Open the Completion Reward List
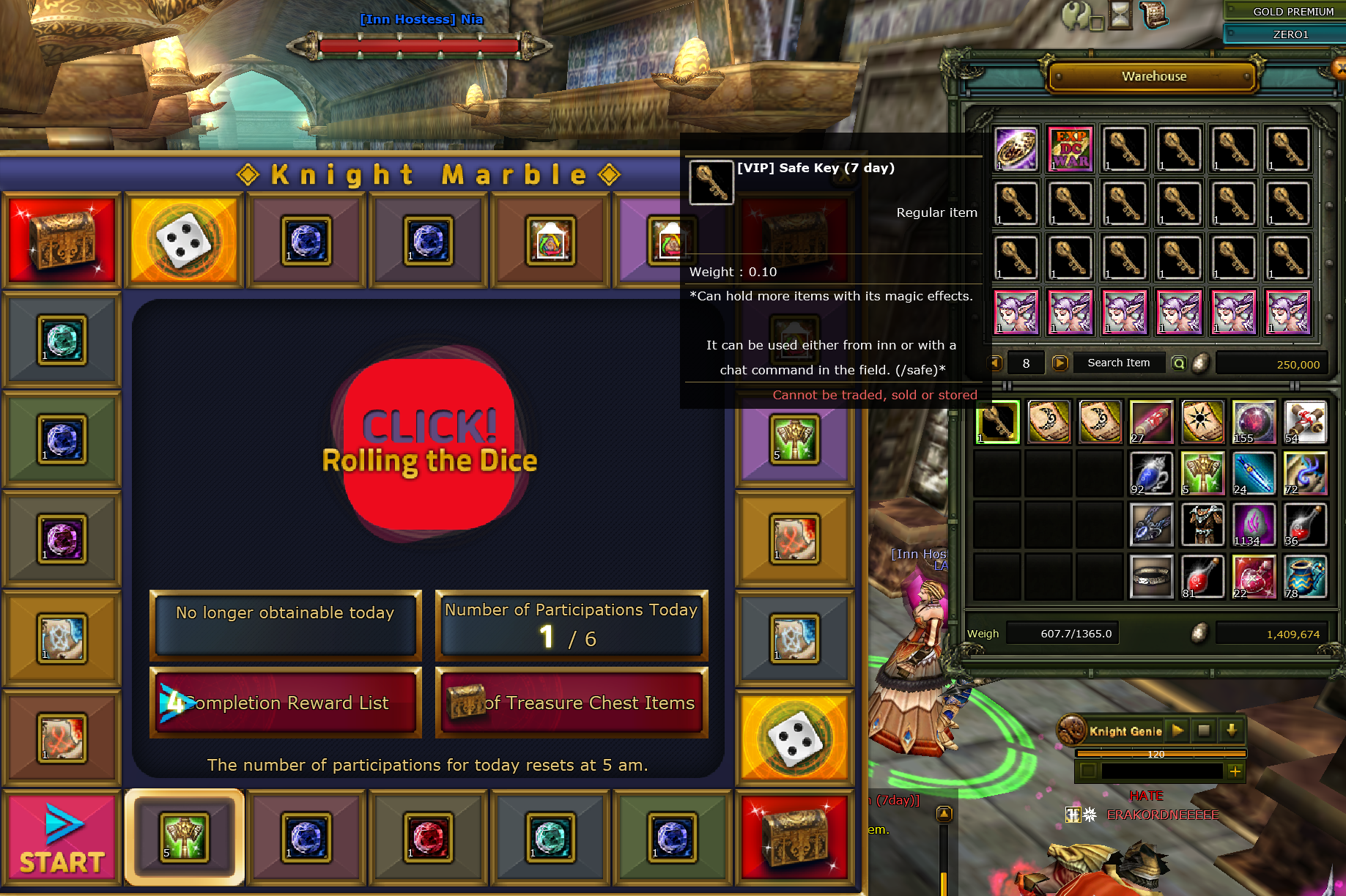The image size is (1346, 896). (286, 703)
